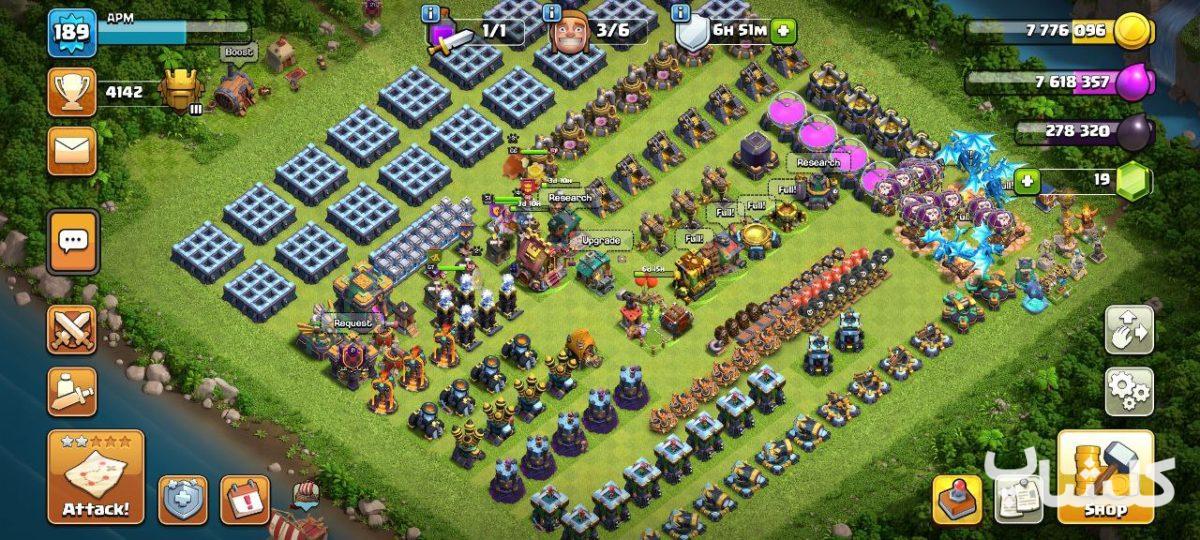The height and width of the screenshot is (540, 1200).
Task: Open the army overview sword button
Action: point(72,391)
